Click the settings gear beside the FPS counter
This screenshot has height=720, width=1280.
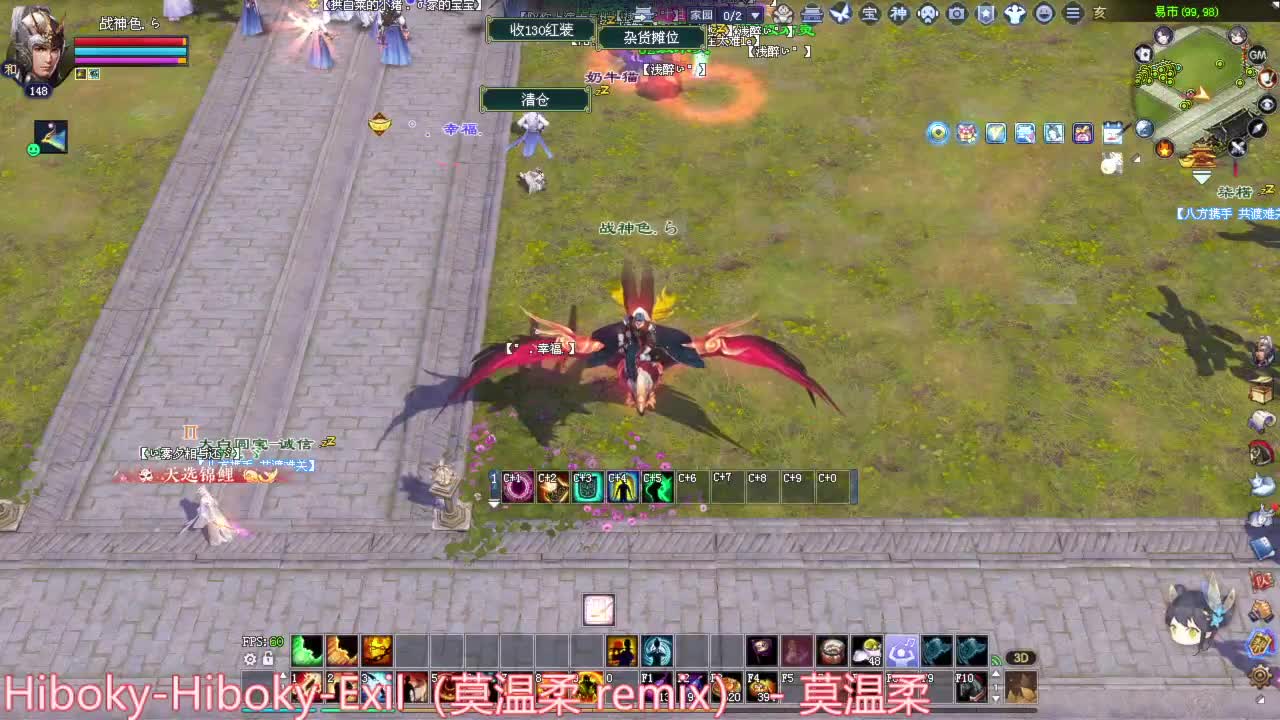250,659
